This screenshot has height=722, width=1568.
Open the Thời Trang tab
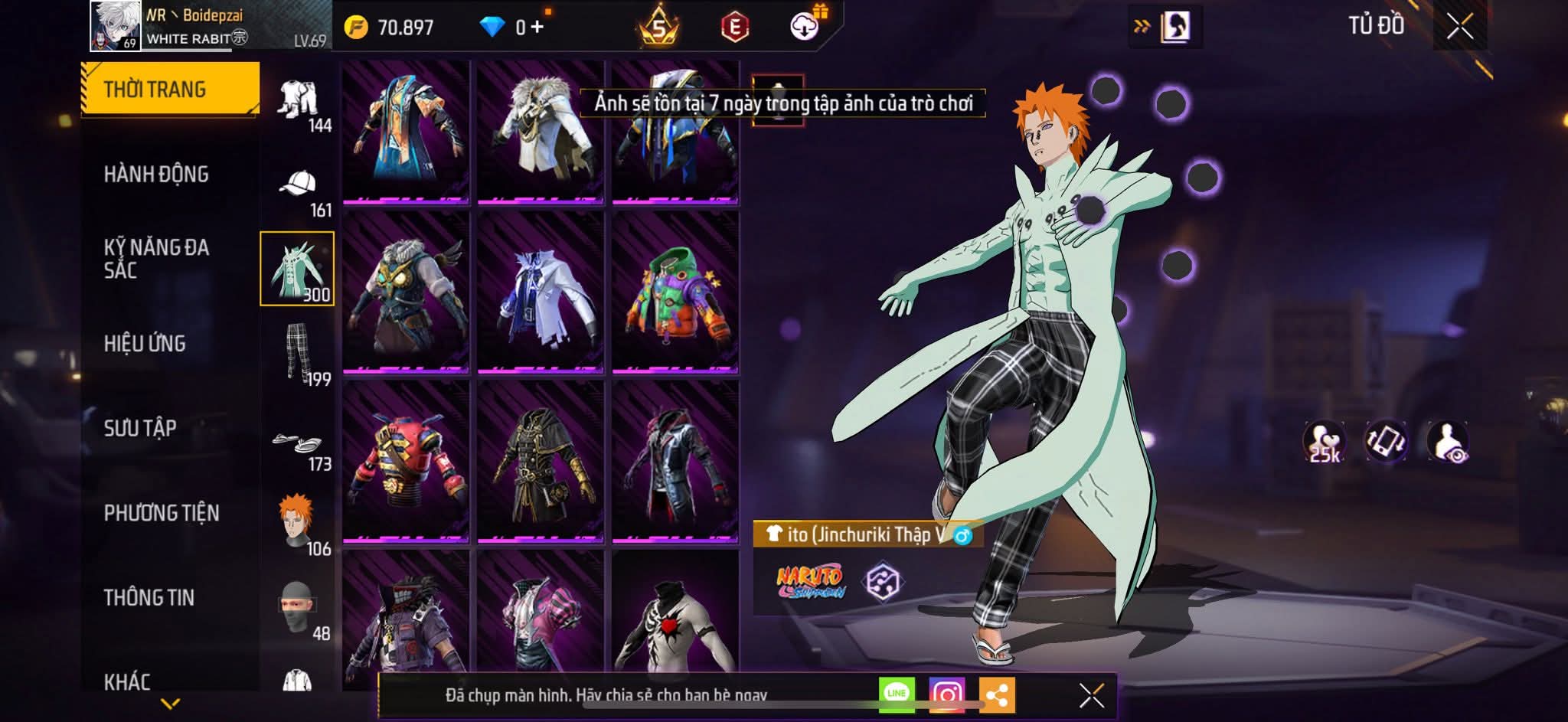pyautogui.click(x=170, y=90)
